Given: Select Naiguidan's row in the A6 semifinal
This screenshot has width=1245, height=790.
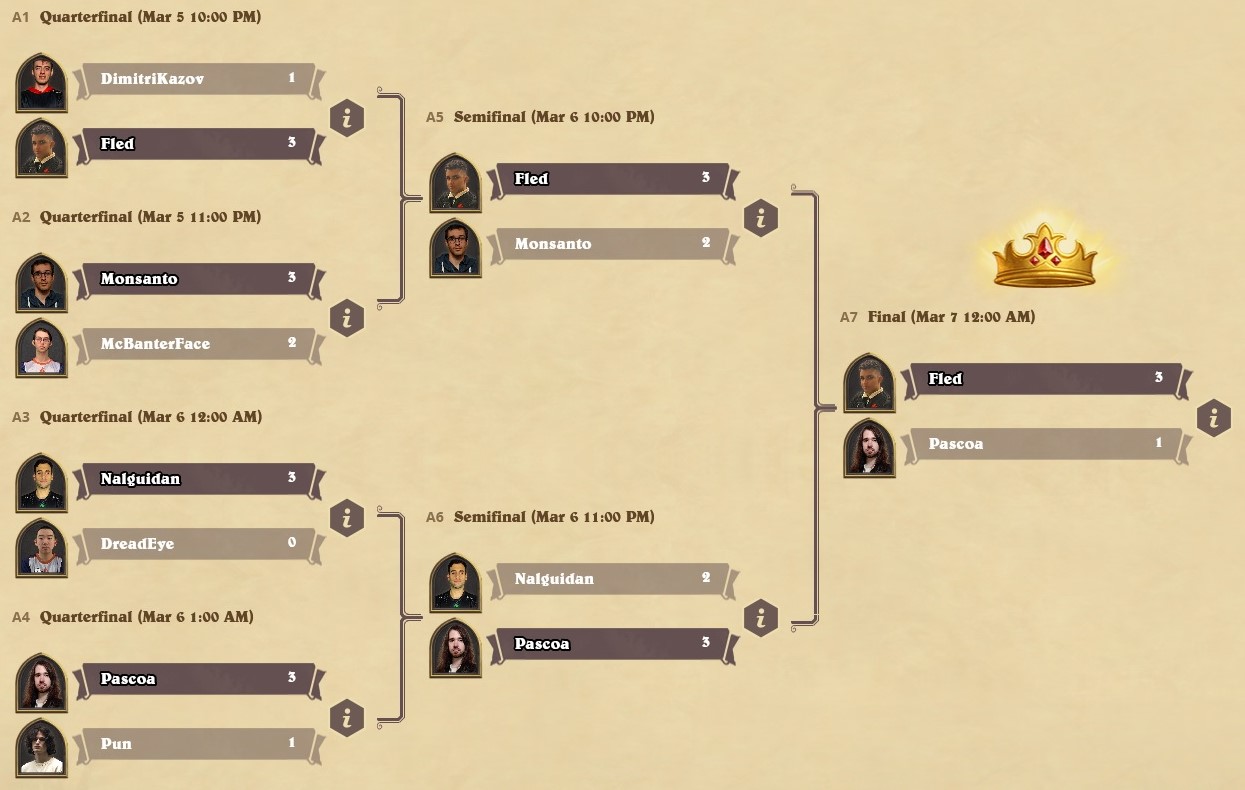Looking at the screenshot, I should 611,579.
